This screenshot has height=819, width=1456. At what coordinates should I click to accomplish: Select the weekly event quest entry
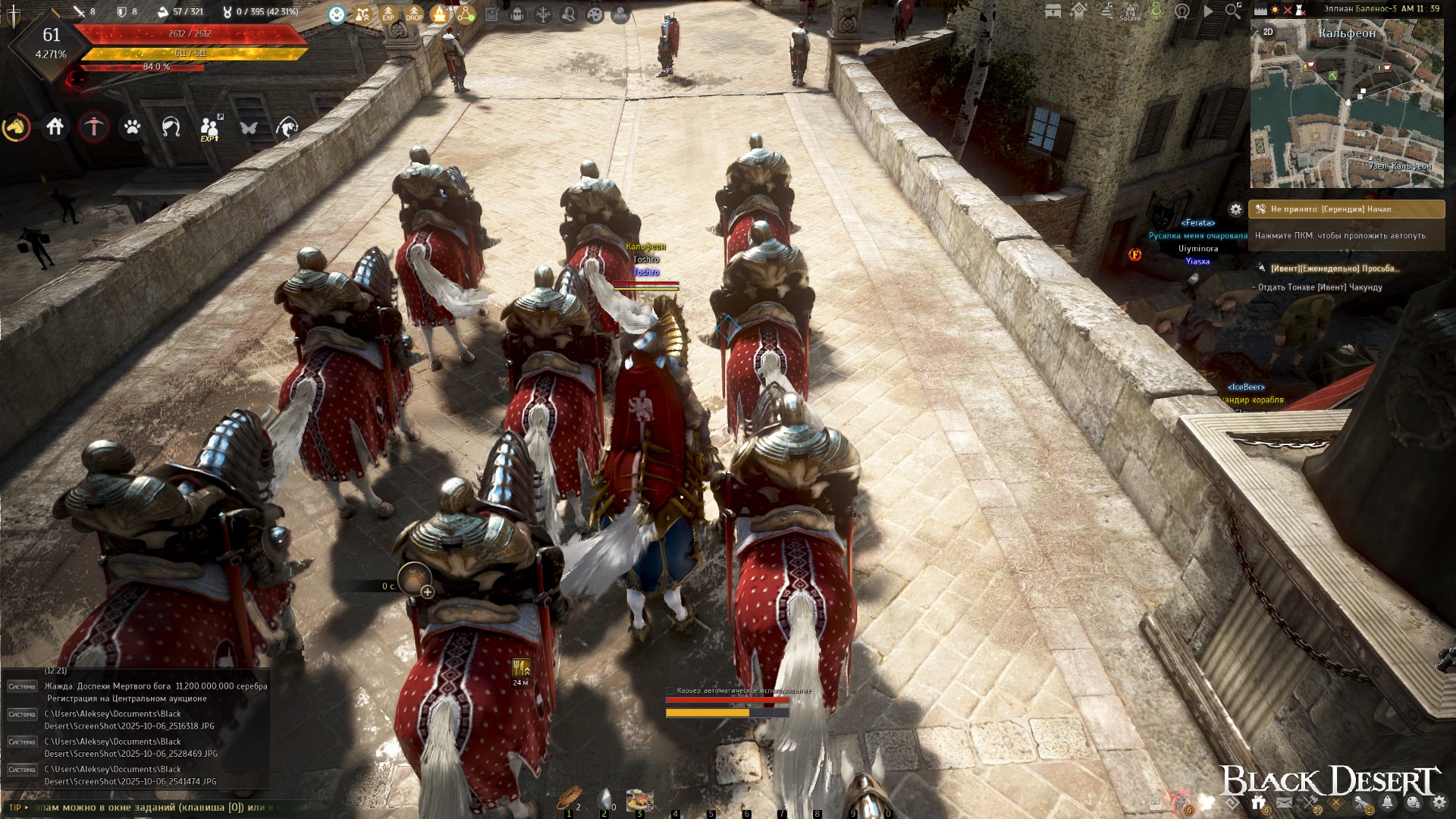click(x=1333, y=268)
